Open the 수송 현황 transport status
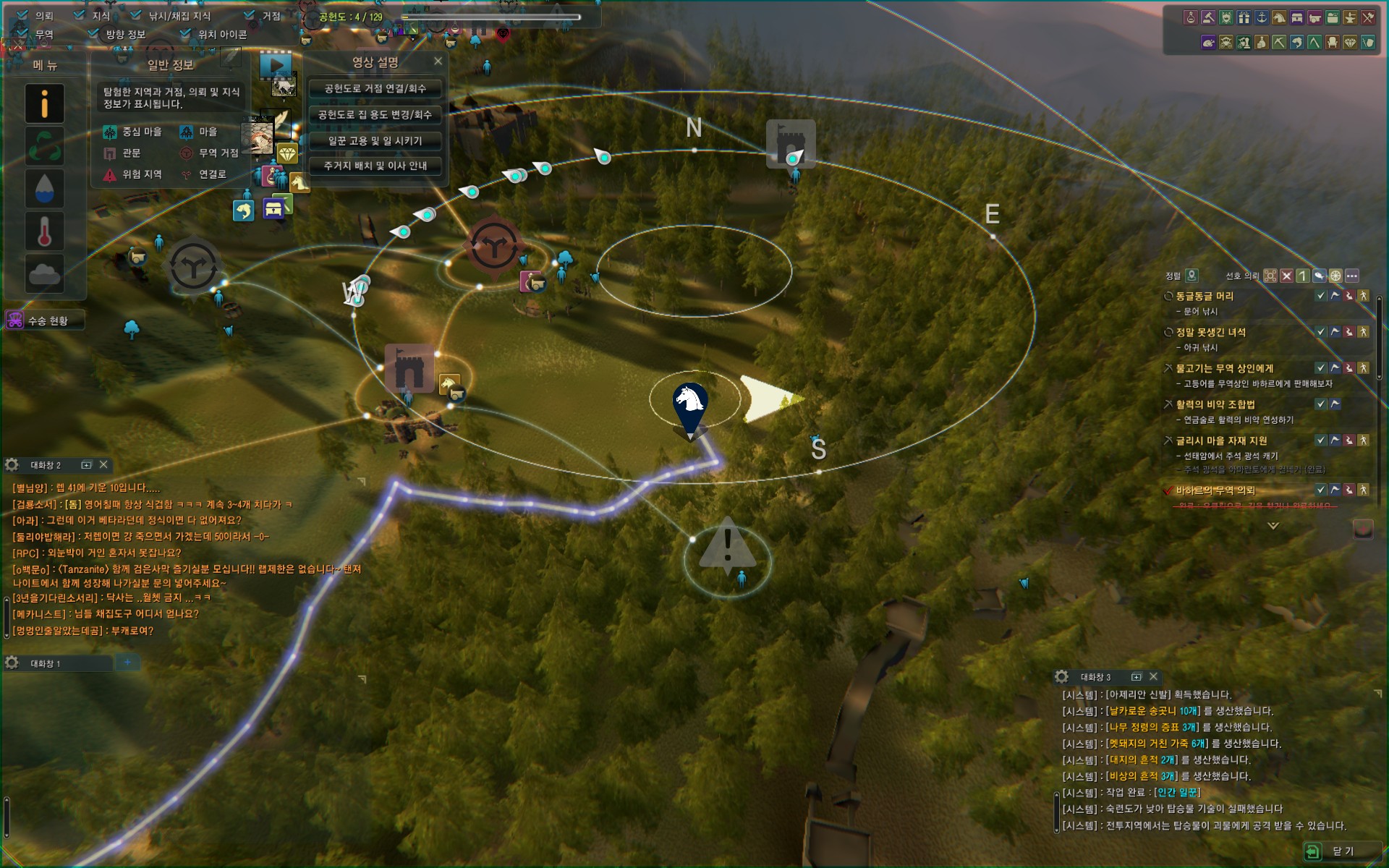 (45, 320)
